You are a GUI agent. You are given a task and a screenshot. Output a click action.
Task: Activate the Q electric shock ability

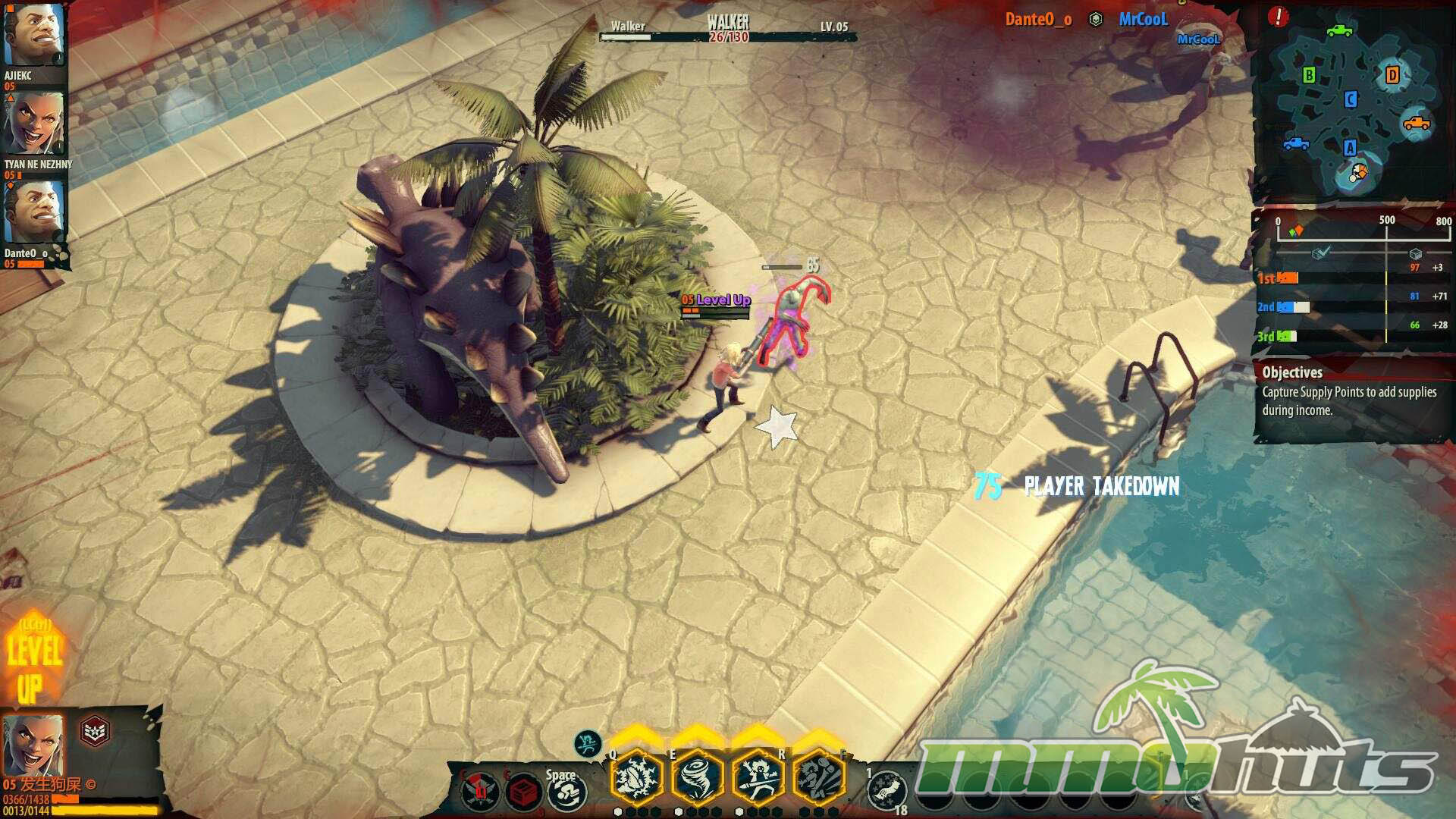(x=637, y=778)
